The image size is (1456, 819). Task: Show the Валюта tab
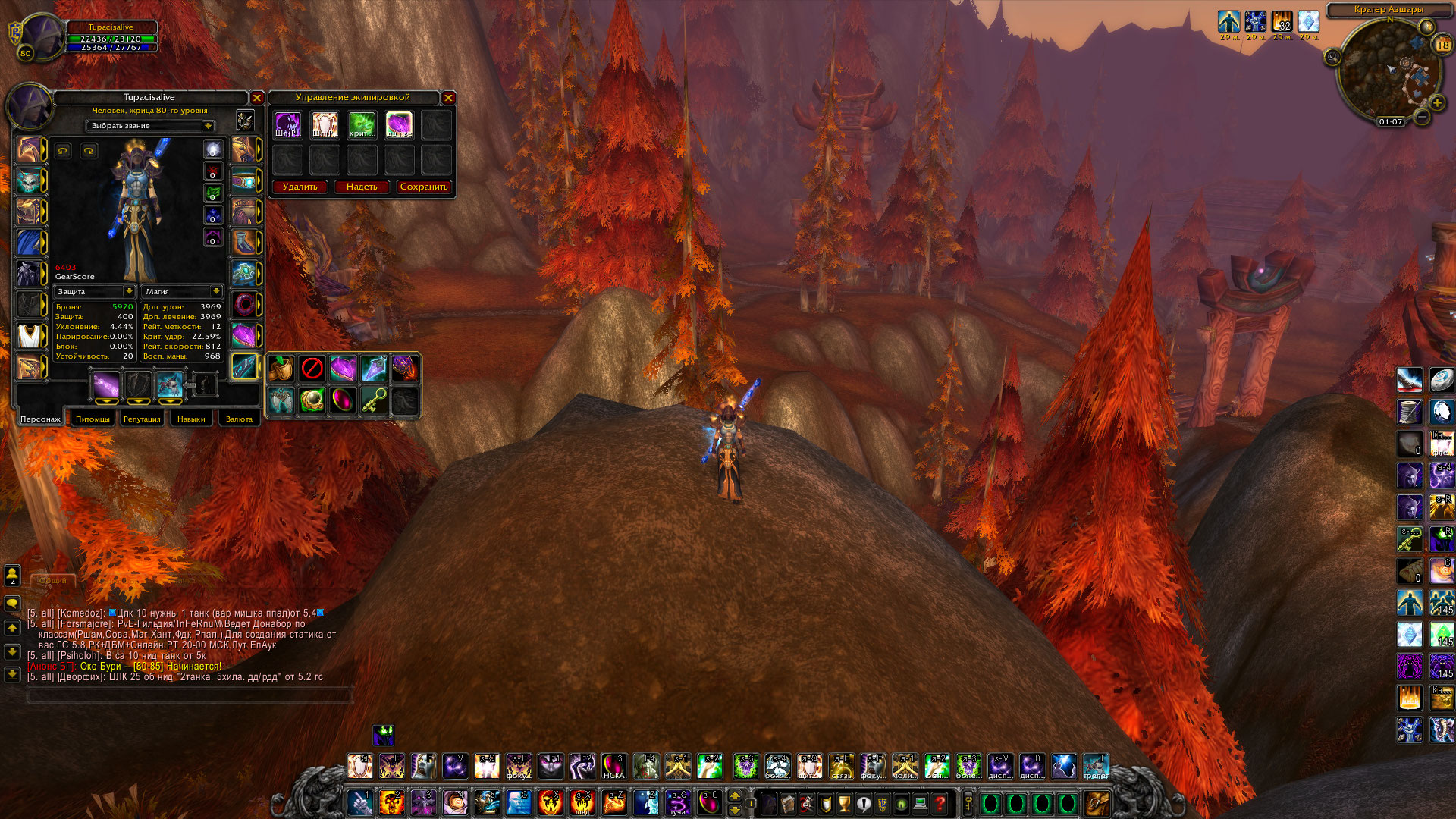(239, 419)
